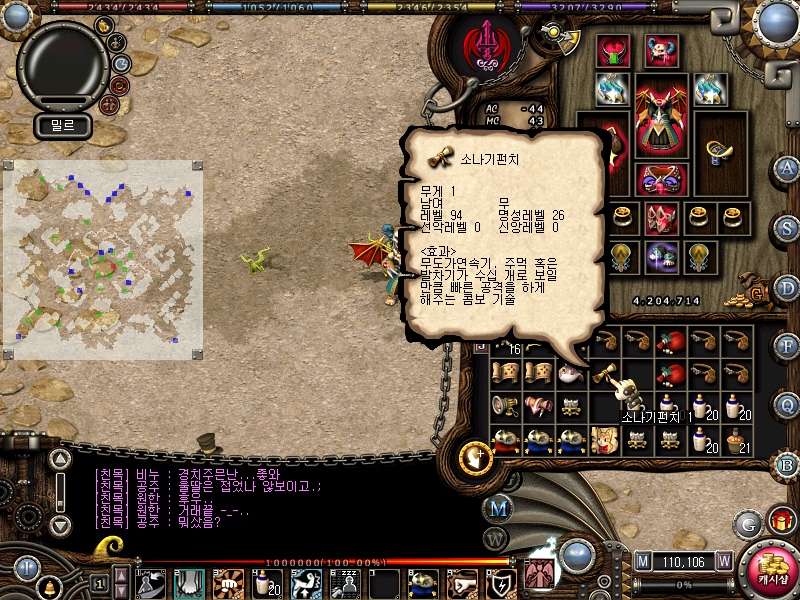The image size is (800, 600).
Task: Click the round S side button
Action: tap(787, 229)
